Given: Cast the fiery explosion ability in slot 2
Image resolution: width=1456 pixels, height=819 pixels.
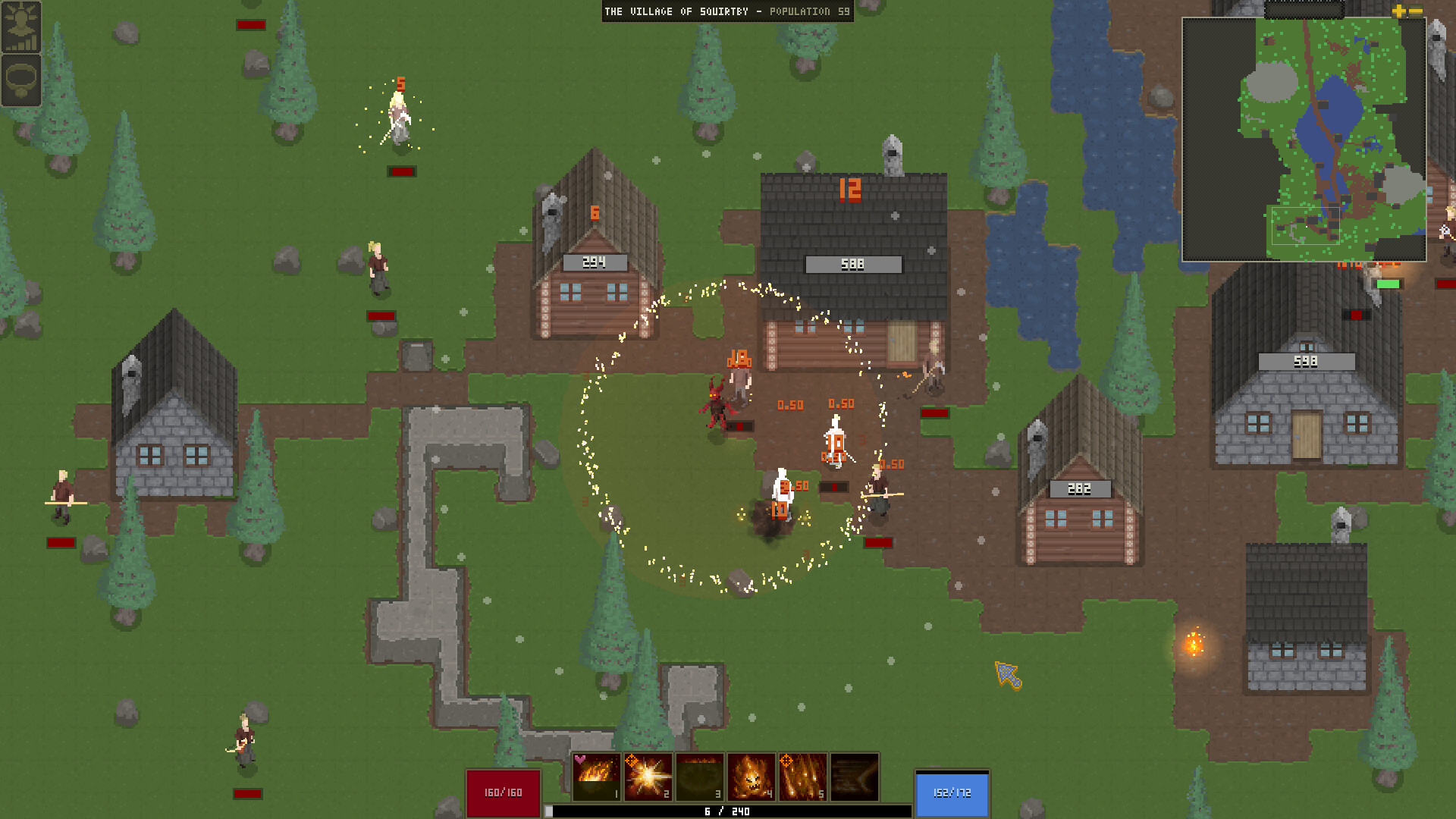Looking at the screenshot, I should [648, 777].
